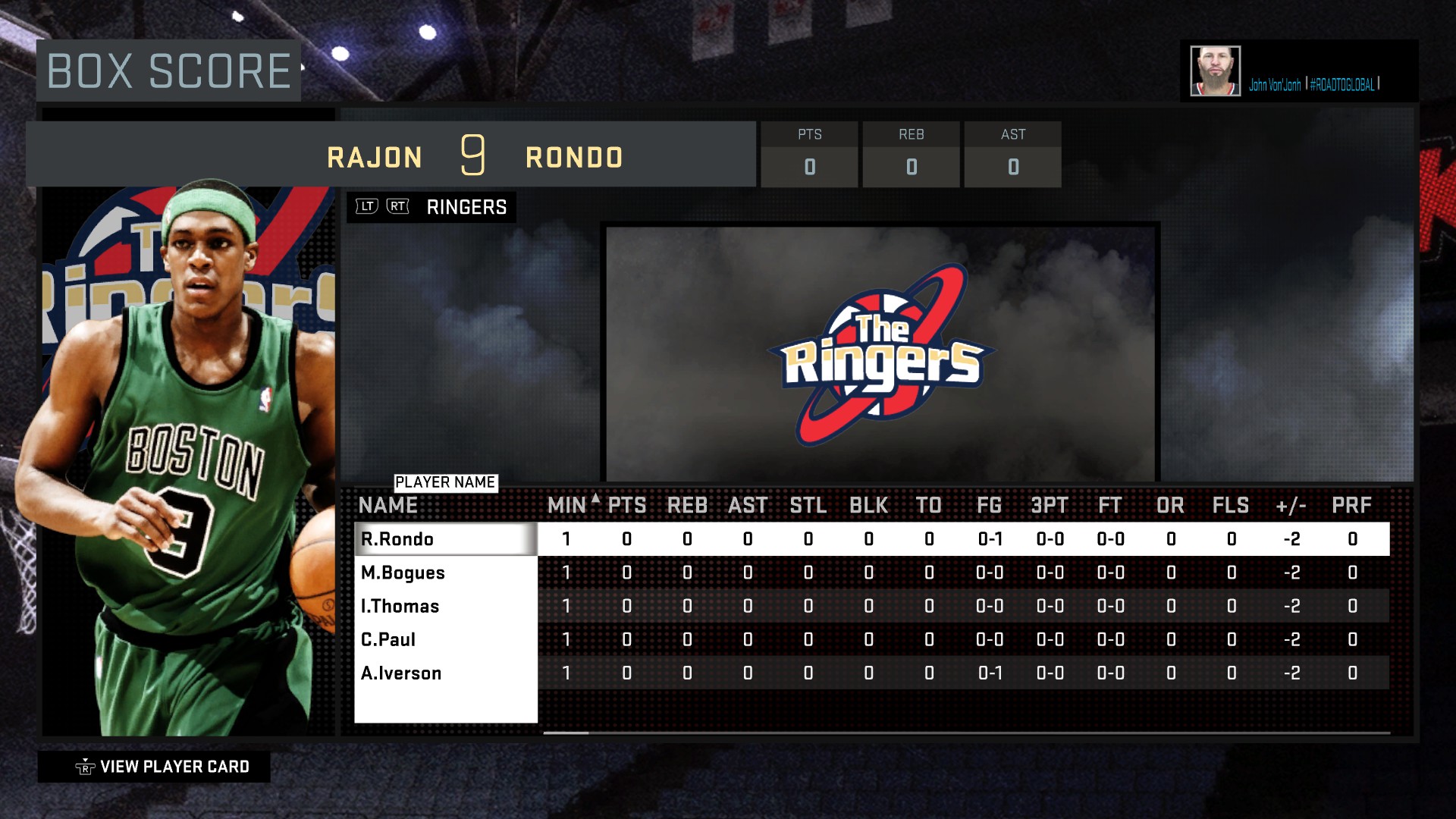Click the BOX SCORE title header
1456x819 pixels.
tap(167, 71)
